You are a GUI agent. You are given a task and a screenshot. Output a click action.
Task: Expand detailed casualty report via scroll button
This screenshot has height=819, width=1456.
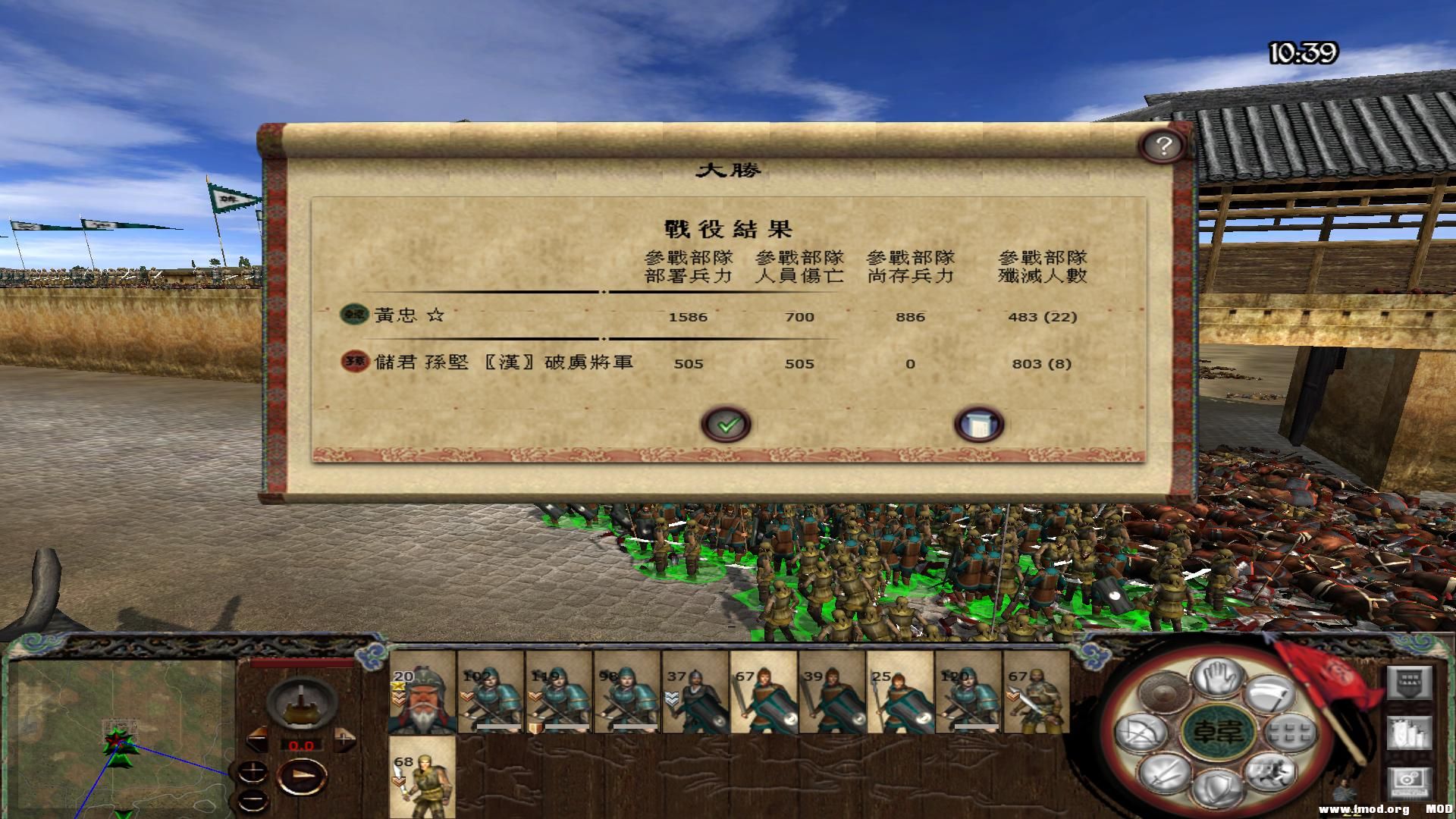pyautogui.click(x=980, y=424)
